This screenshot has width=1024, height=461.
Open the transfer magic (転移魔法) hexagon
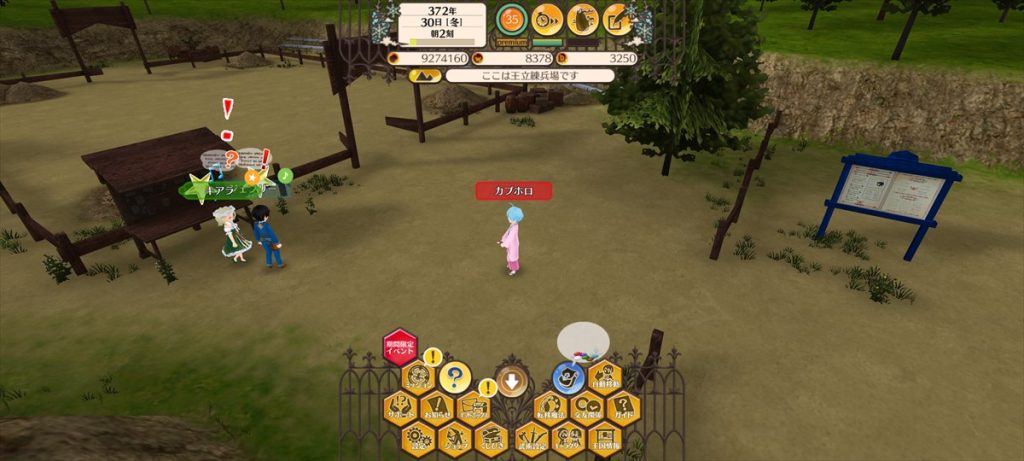tap(550, 408)
